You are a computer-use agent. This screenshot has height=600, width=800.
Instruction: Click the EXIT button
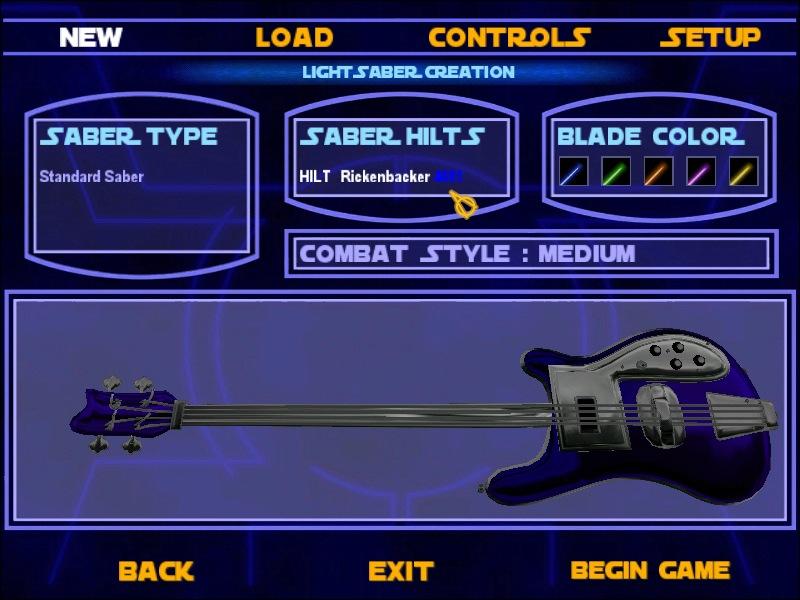pyautogui.click(x=400, y=571)
